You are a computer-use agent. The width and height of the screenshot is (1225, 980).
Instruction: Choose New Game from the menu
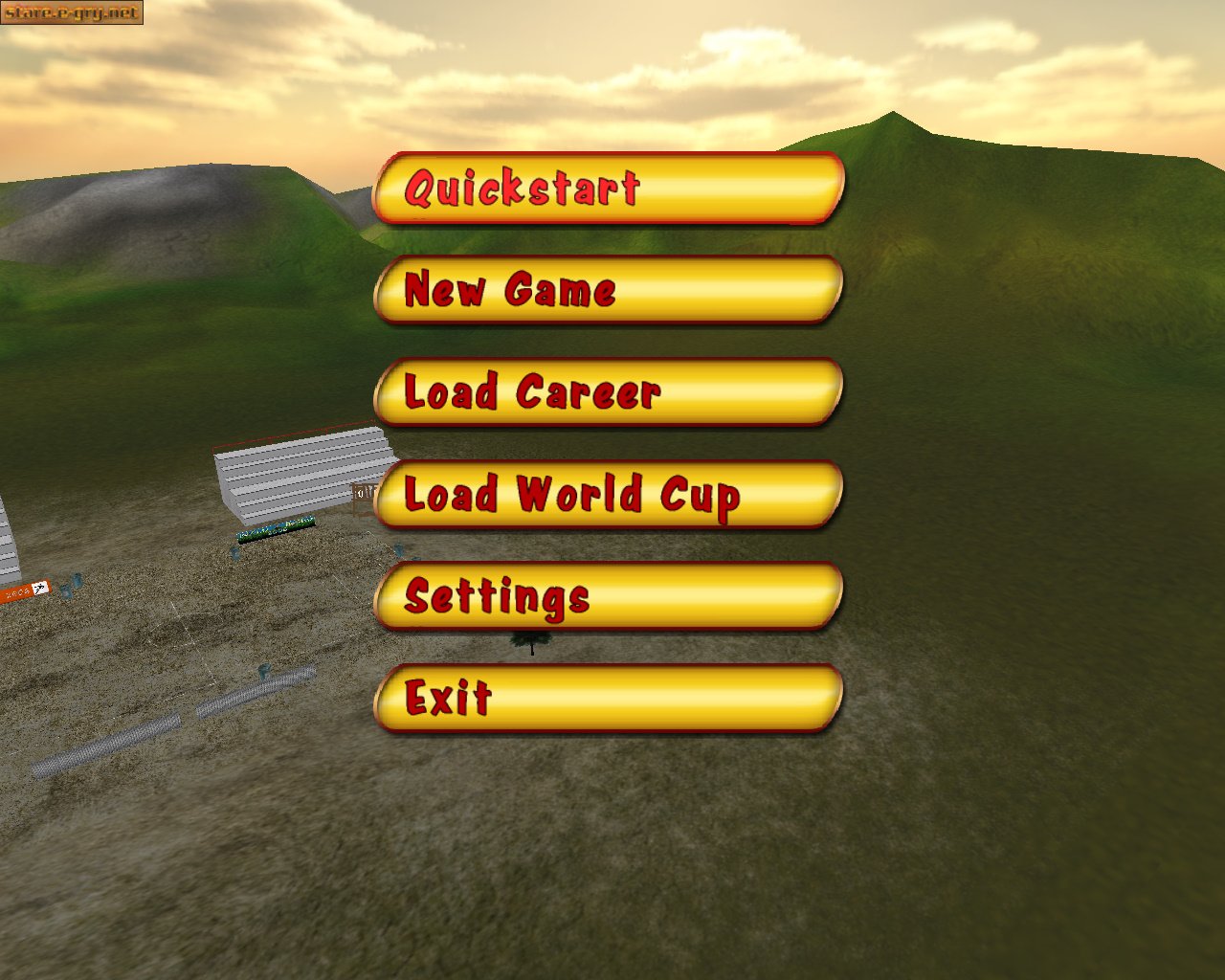pyautogui.click(x=610, y=292)
